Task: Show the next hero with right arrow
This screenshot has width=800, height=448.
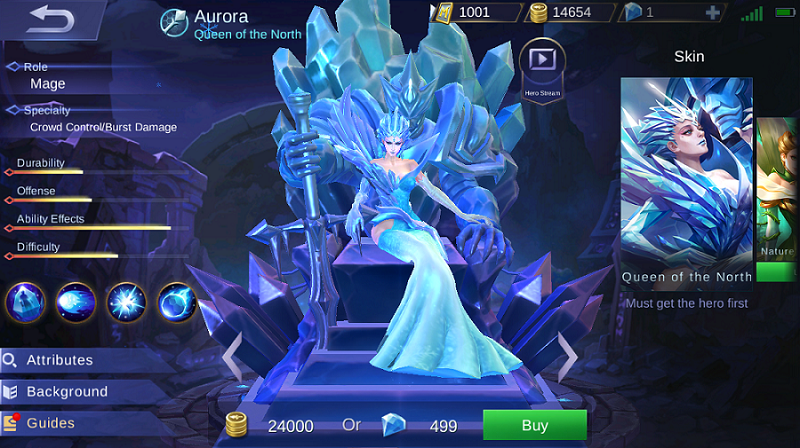Action: (x=566, y=351)
